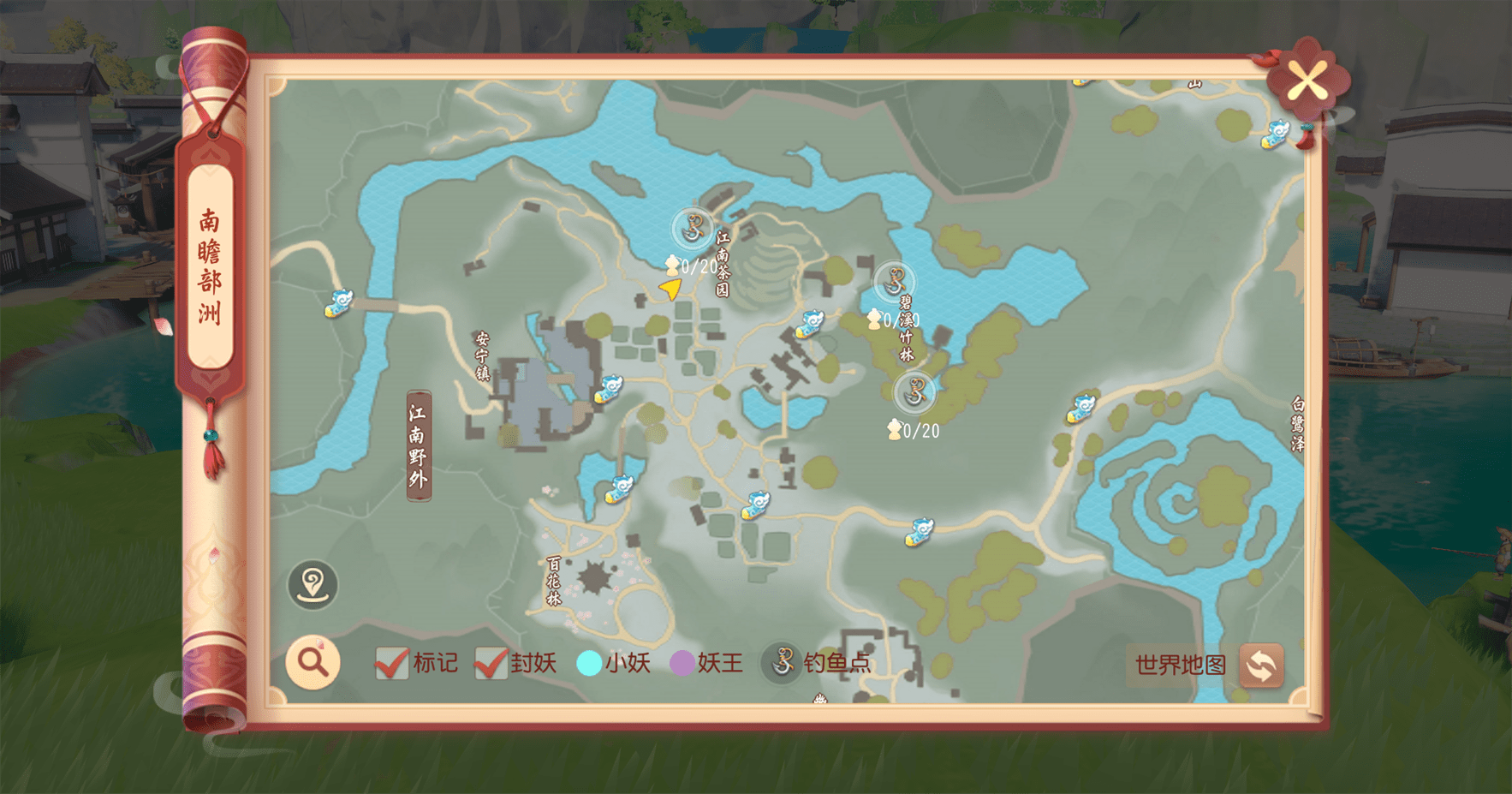Image resolution: width=1512 pixels, height=794 pixels.
Task: Click the 江南野外 region label
Action: pos(419,445)
